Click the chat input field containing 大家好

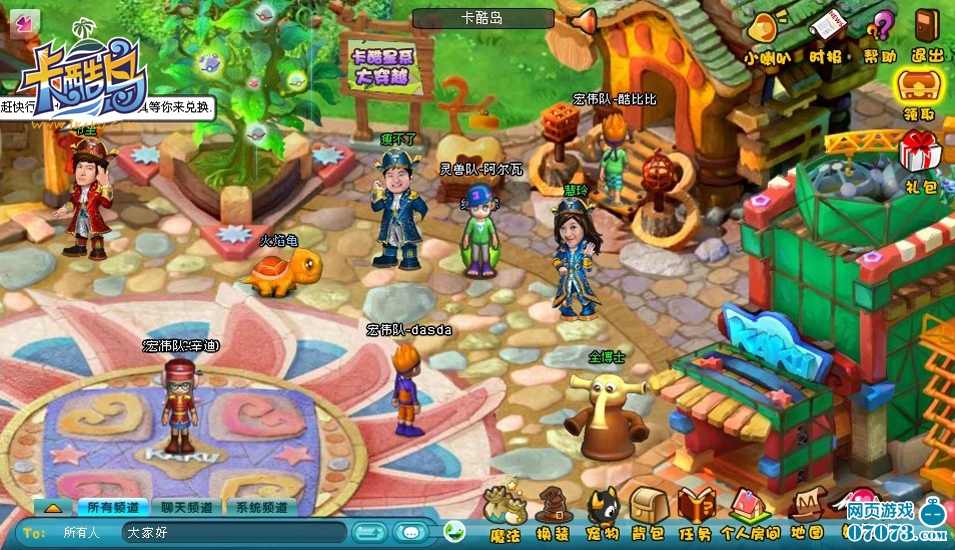click(x=233, y=533)
